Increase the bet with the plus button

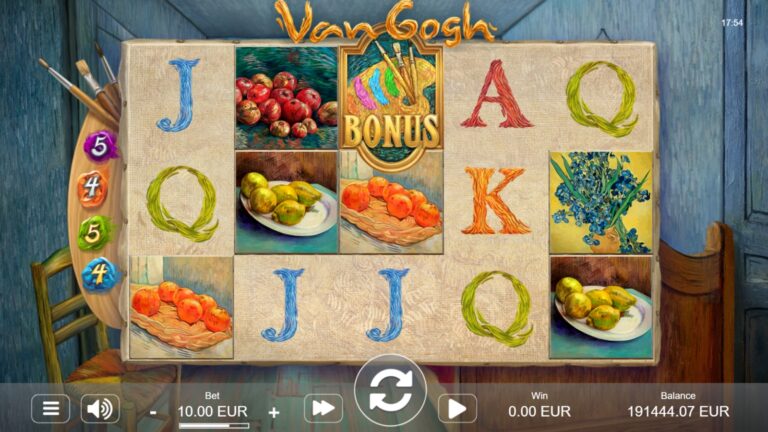pos(274,411)
